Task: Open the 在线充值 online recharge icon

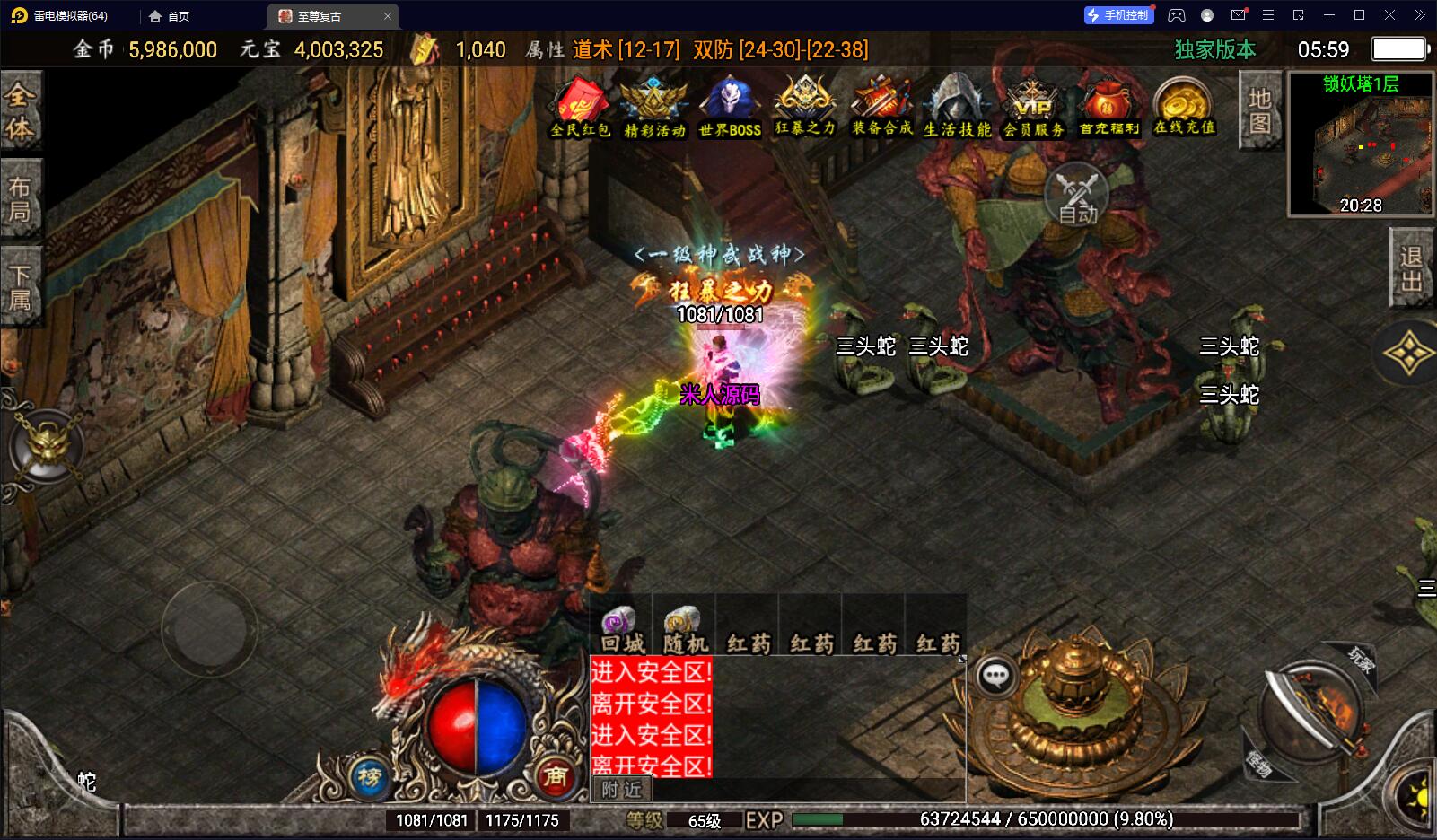Action: coord(1184,108)
